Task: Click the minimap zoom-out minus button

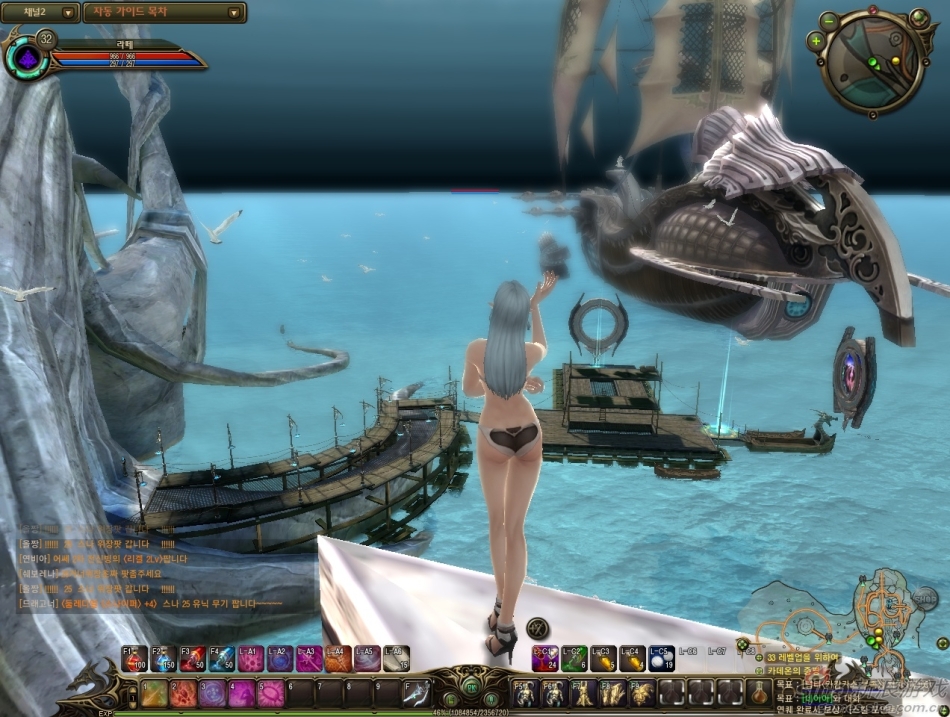Action: pos(829,20)
